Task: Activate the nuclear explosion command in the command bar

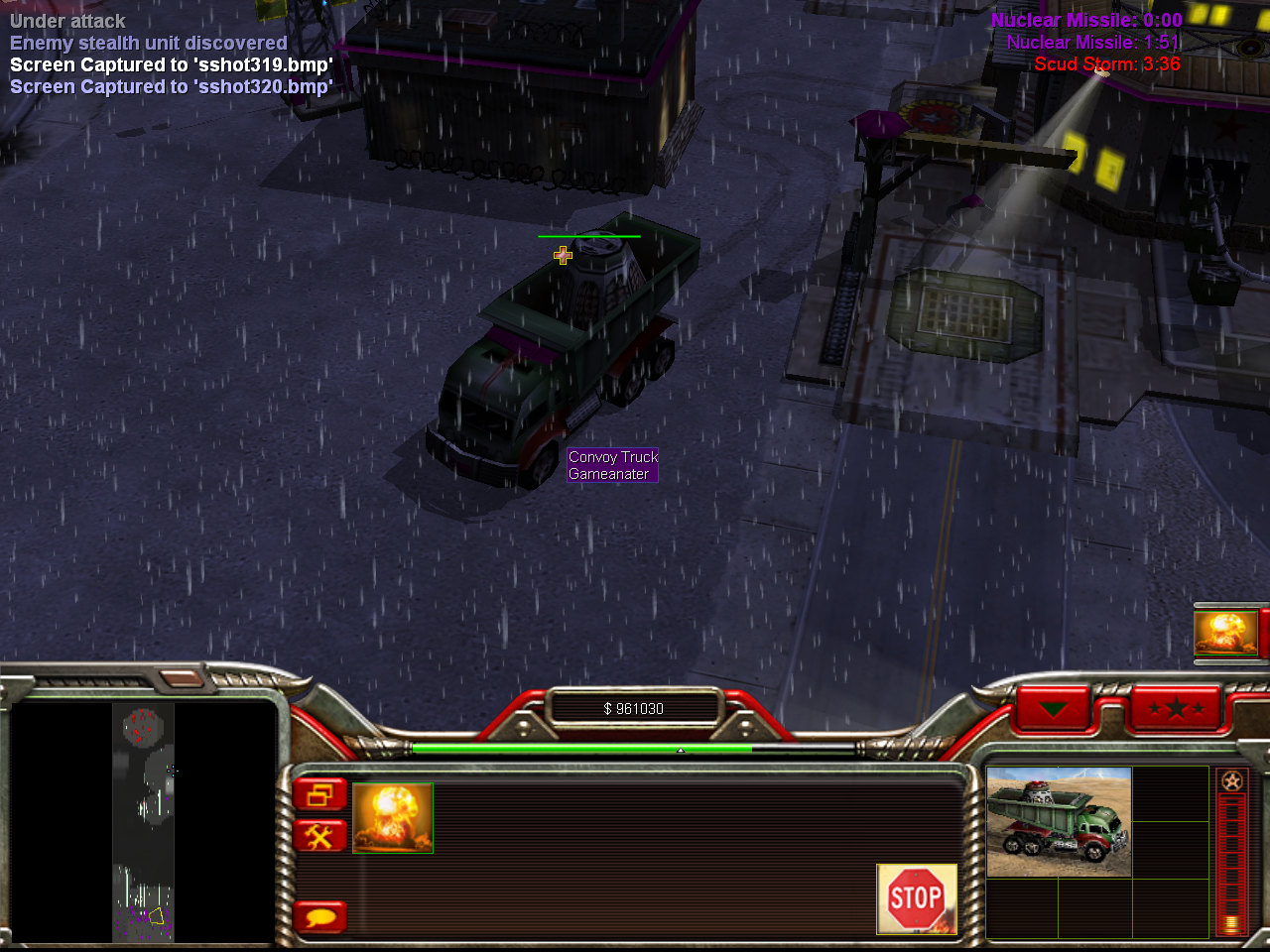Action: pyautogui.click(x=393, y=818)
